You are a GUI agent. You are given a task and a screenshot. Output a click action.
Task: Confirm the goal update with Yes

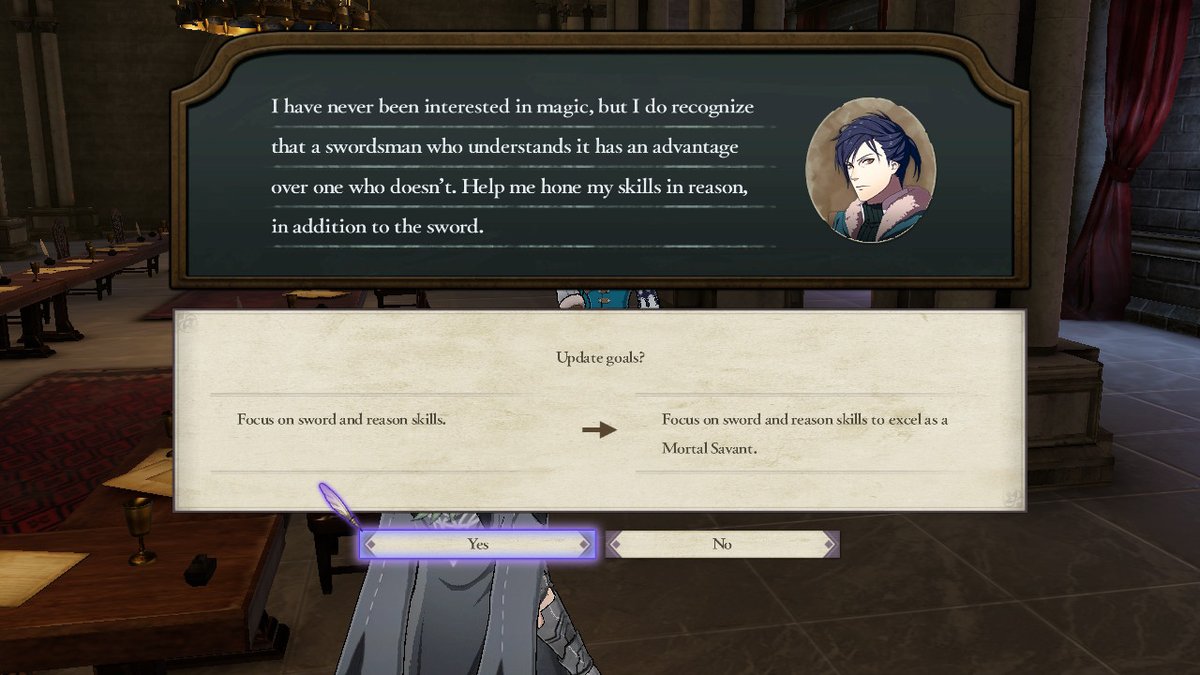point(478,544)
